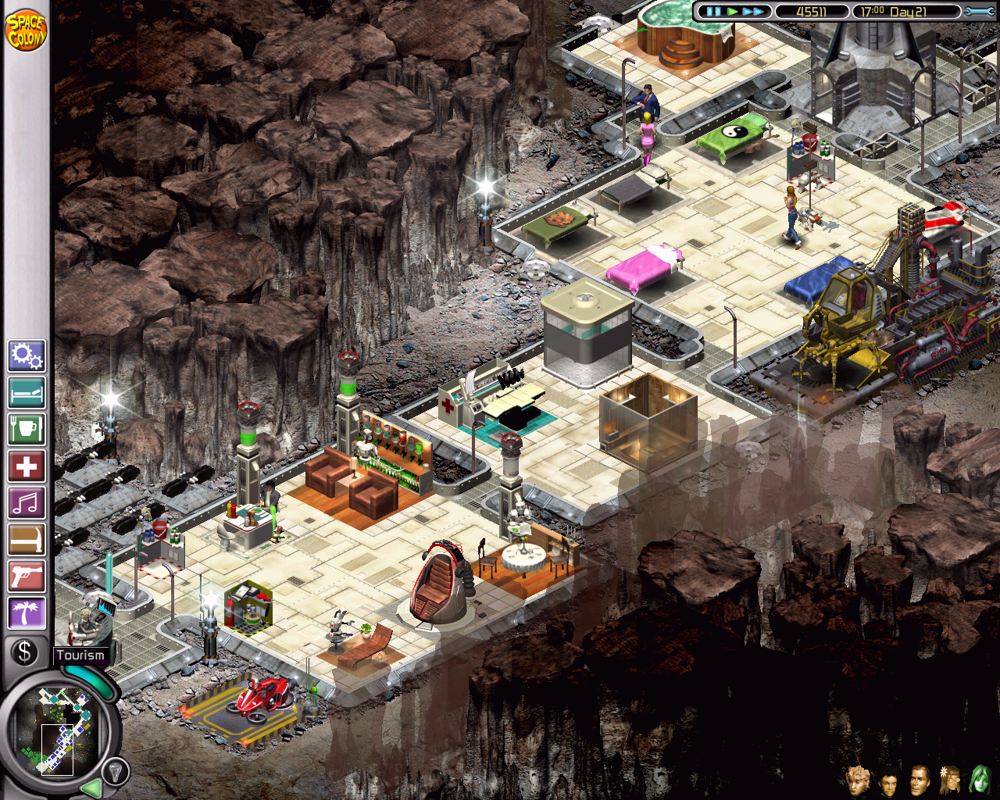Switch to fast-forward speed
The width and height of the screenshot is (1000, 800).
pos(753,12)
